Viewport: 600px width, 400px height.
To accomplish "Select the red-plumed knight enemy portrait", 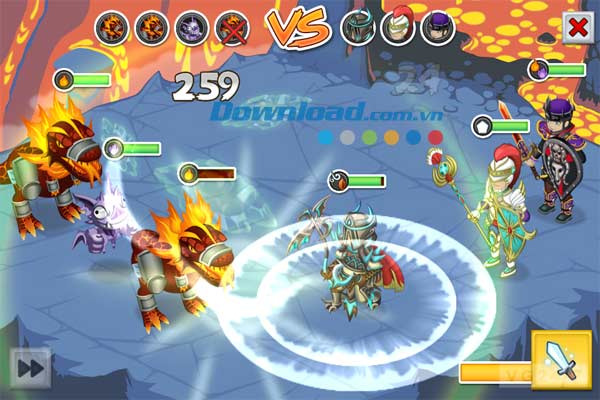I will click(x=397, y=28).
